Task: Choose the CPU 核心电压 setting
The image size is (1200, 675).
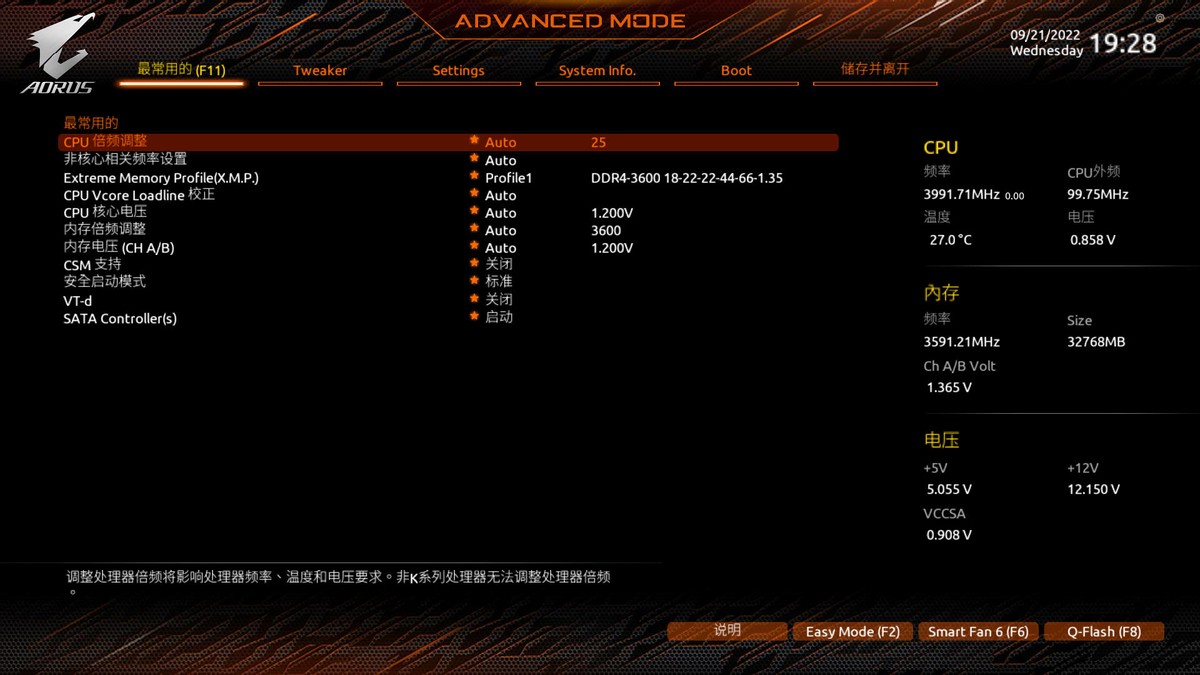Action: click(x=105, y=213)
